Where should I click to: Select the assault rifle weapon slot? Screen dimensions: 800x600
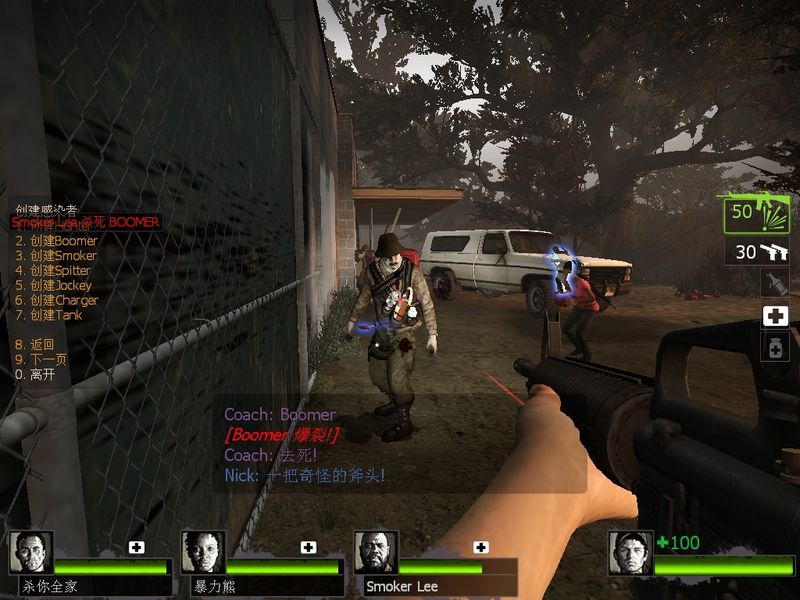tap(758, 214)
